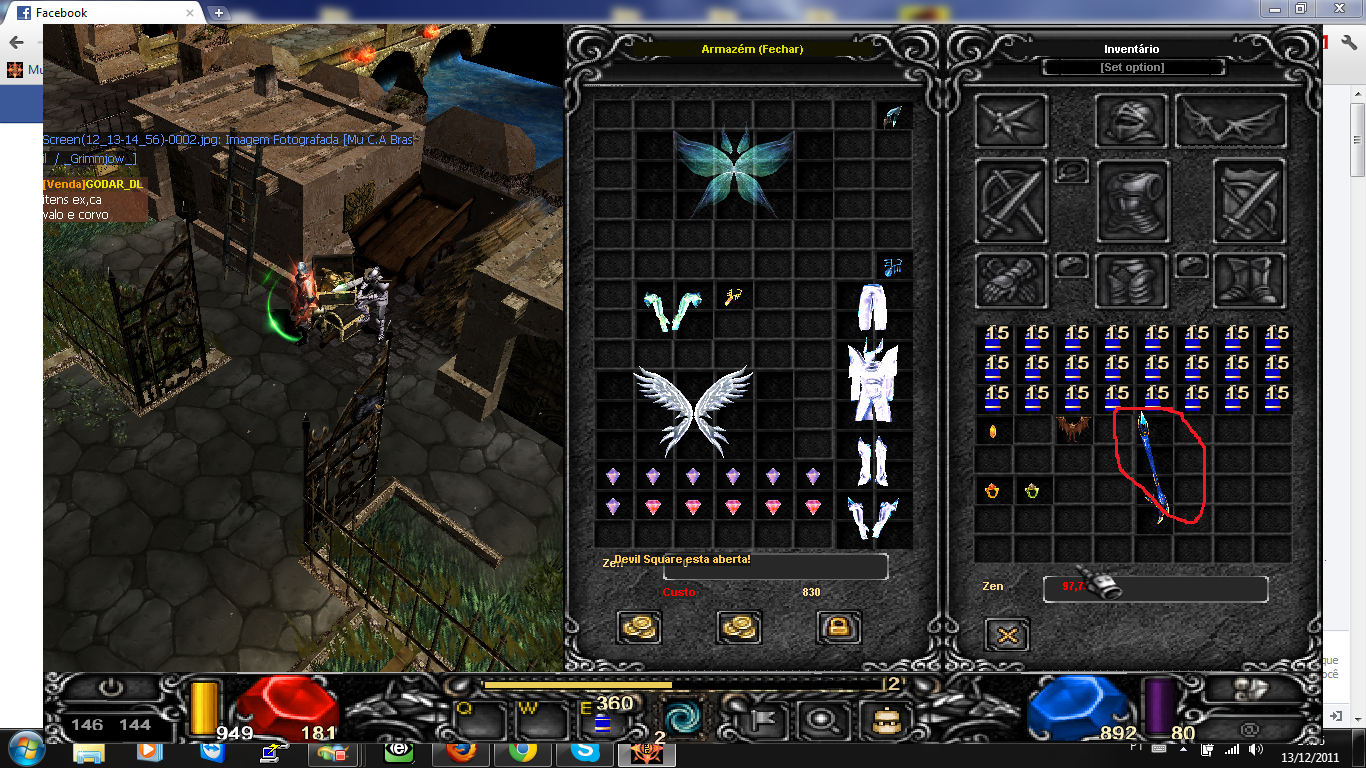Close the vault via Armazém (Fechar) title
Screen dimensions: 1366x768
[x=752, y=49]
